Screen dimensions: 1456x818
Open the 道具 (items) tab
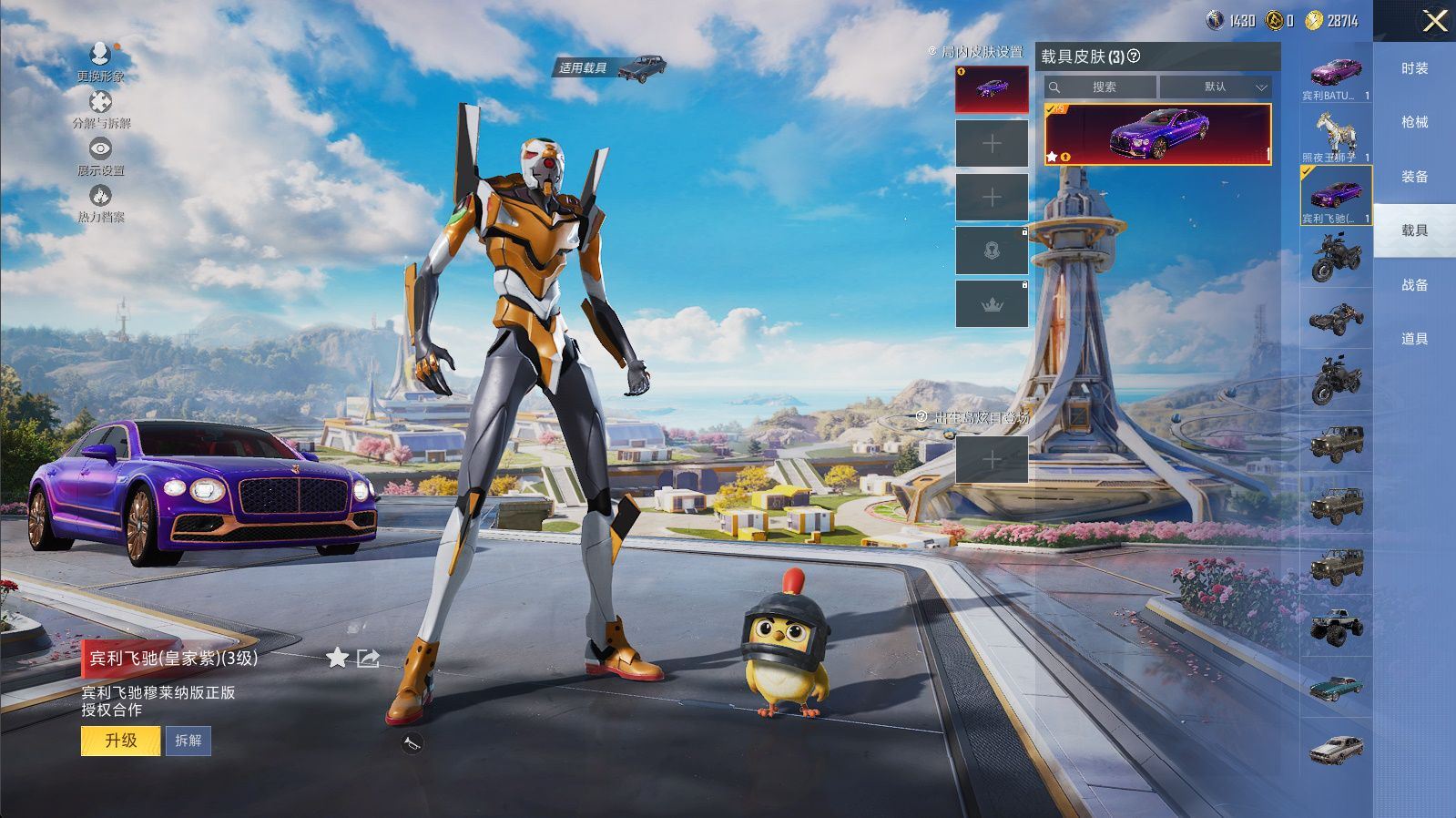click(1414, 339)
